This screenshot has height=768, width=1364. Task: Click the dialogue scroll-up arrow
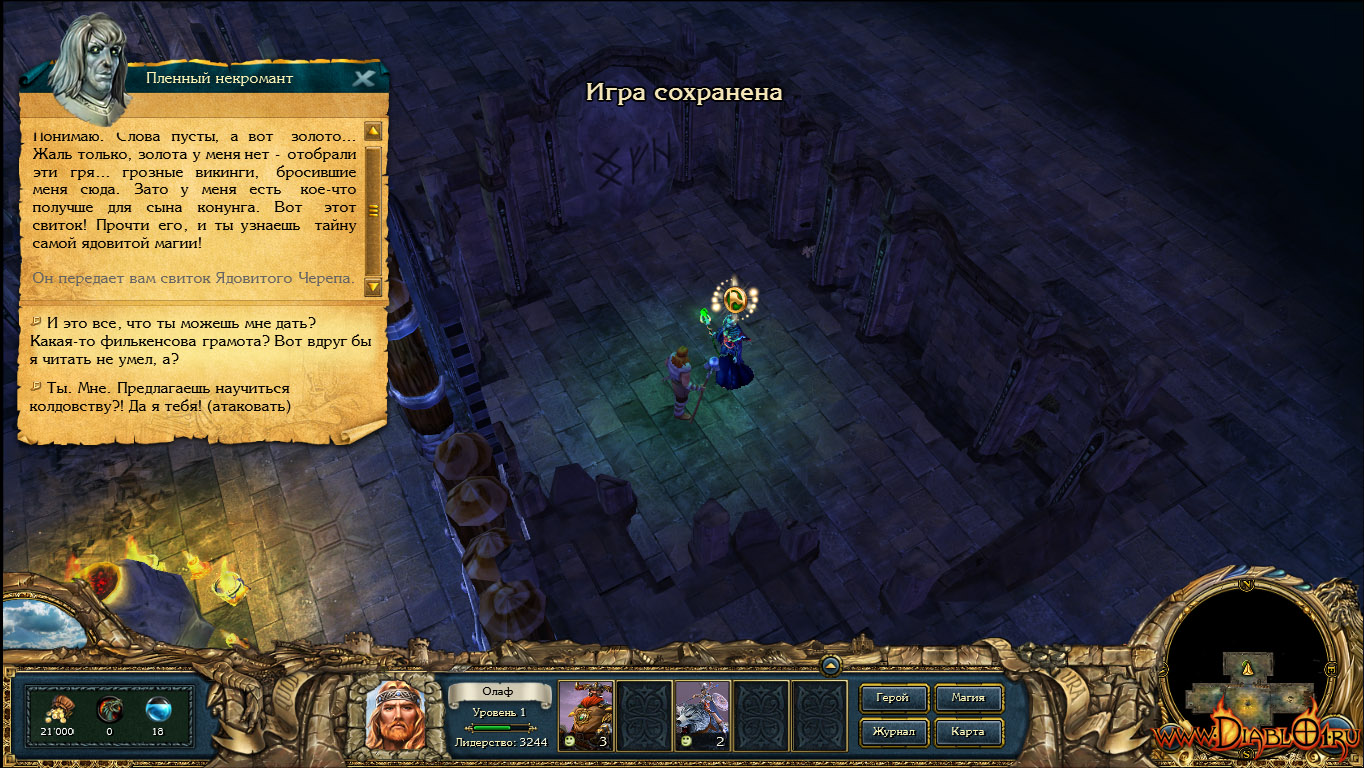click(x=373, y=131)
